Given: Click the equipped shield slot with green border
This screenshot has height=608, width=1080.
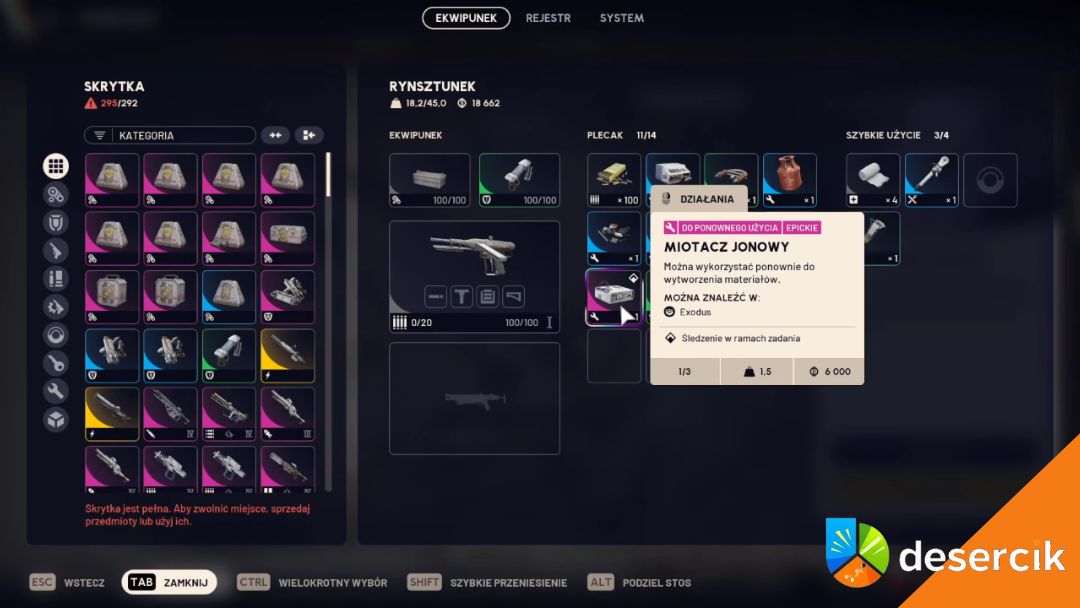Looking at the screenshot, I should 519,180.
